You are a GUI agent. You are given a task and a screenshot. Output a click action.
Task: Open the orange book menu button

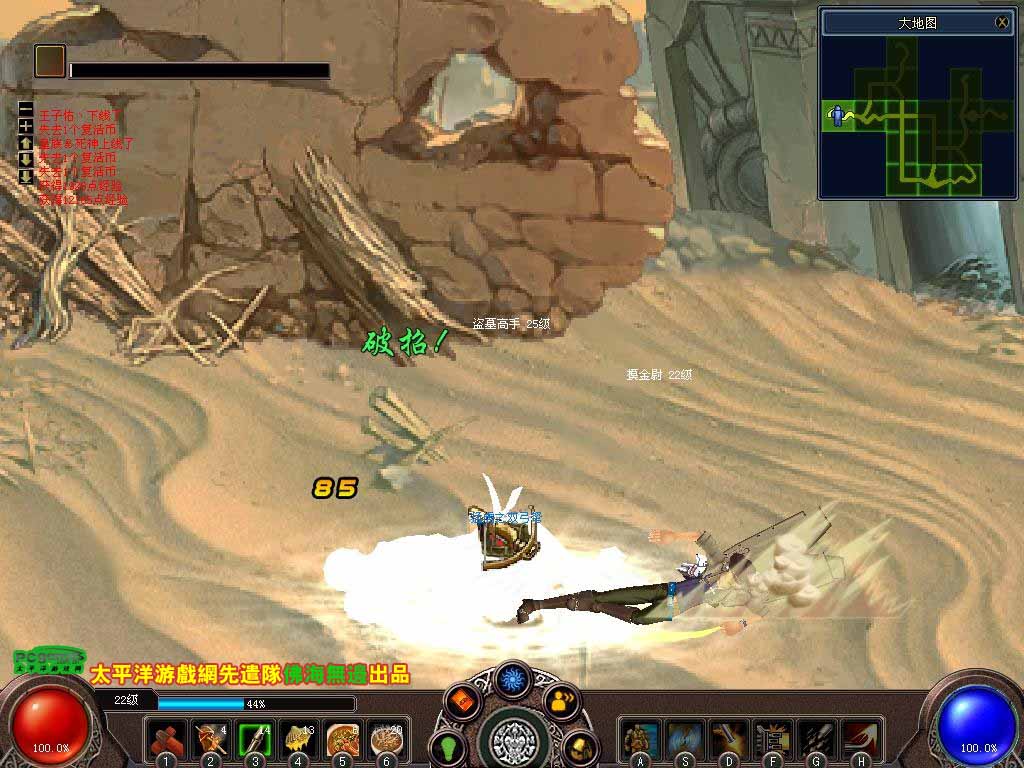click(x=463, y=701)
